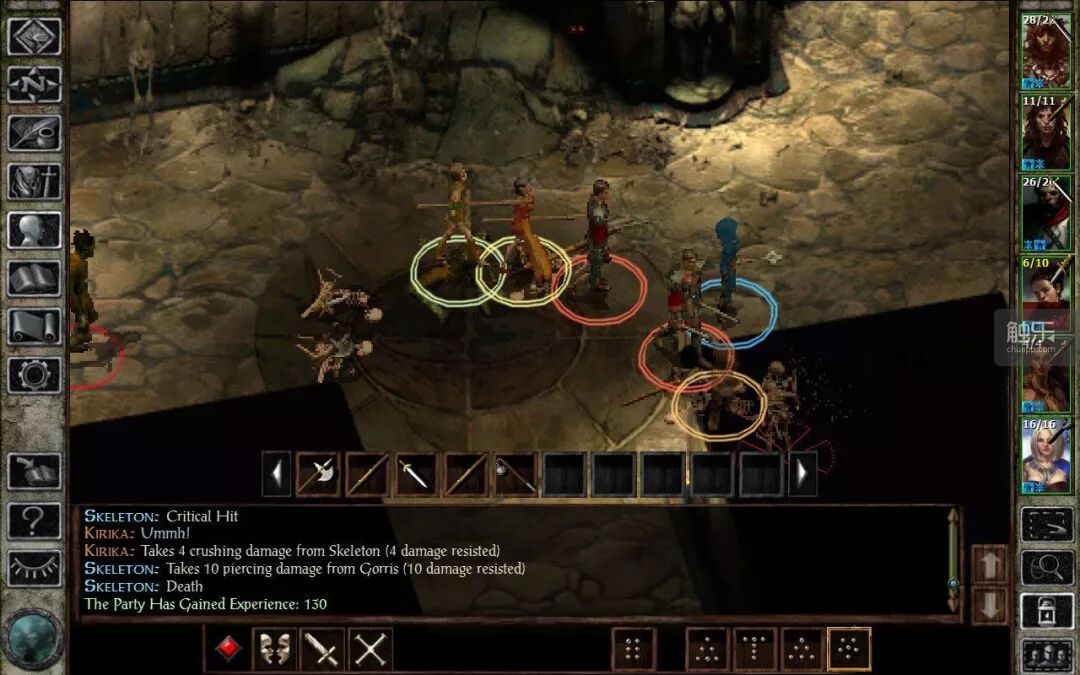
Task: Select the blonde character portrait
Action: point(1046,456)
